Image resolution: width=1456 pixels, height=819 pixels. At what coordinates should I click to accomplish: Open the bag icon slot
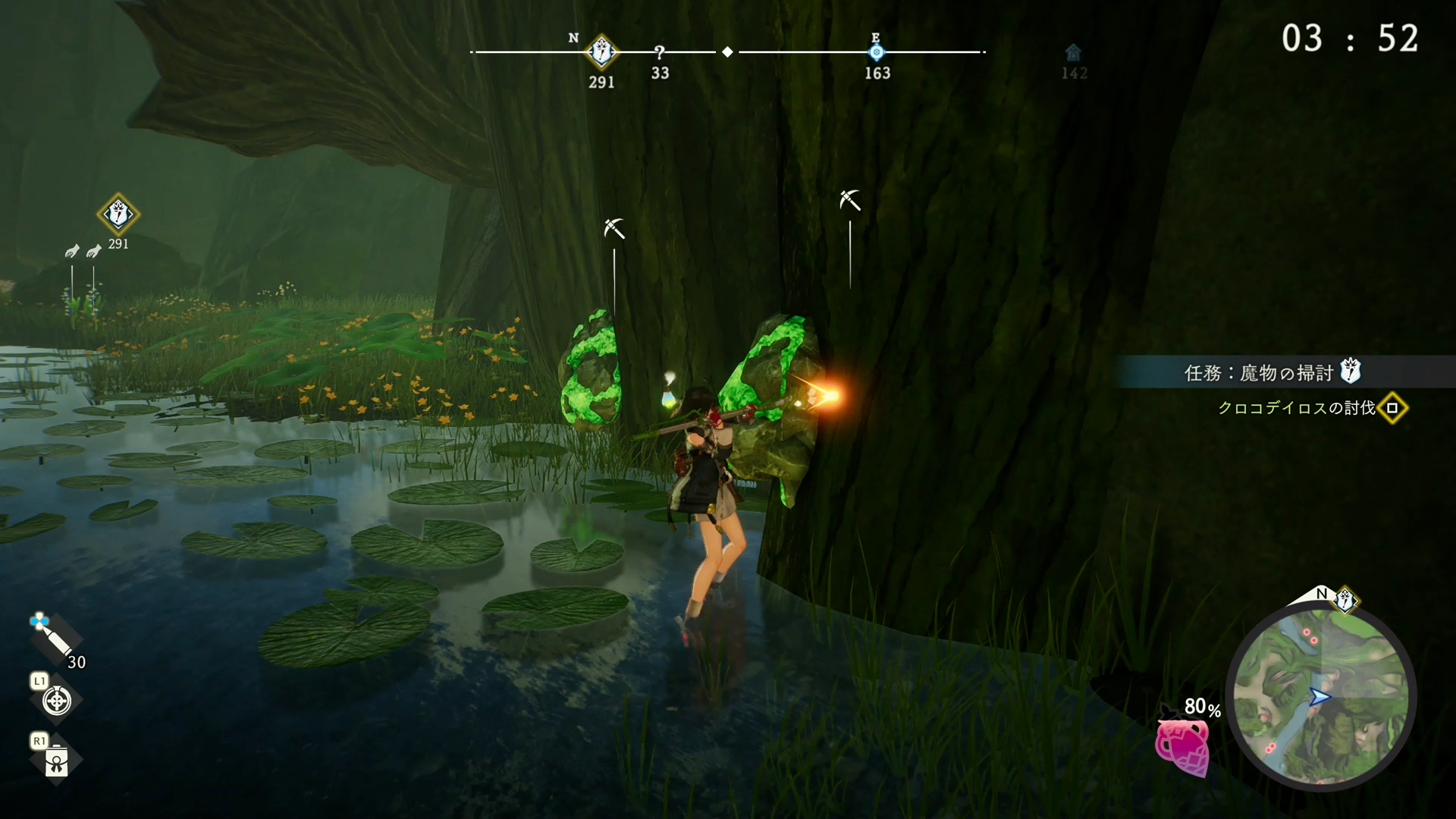pos(57,761)
